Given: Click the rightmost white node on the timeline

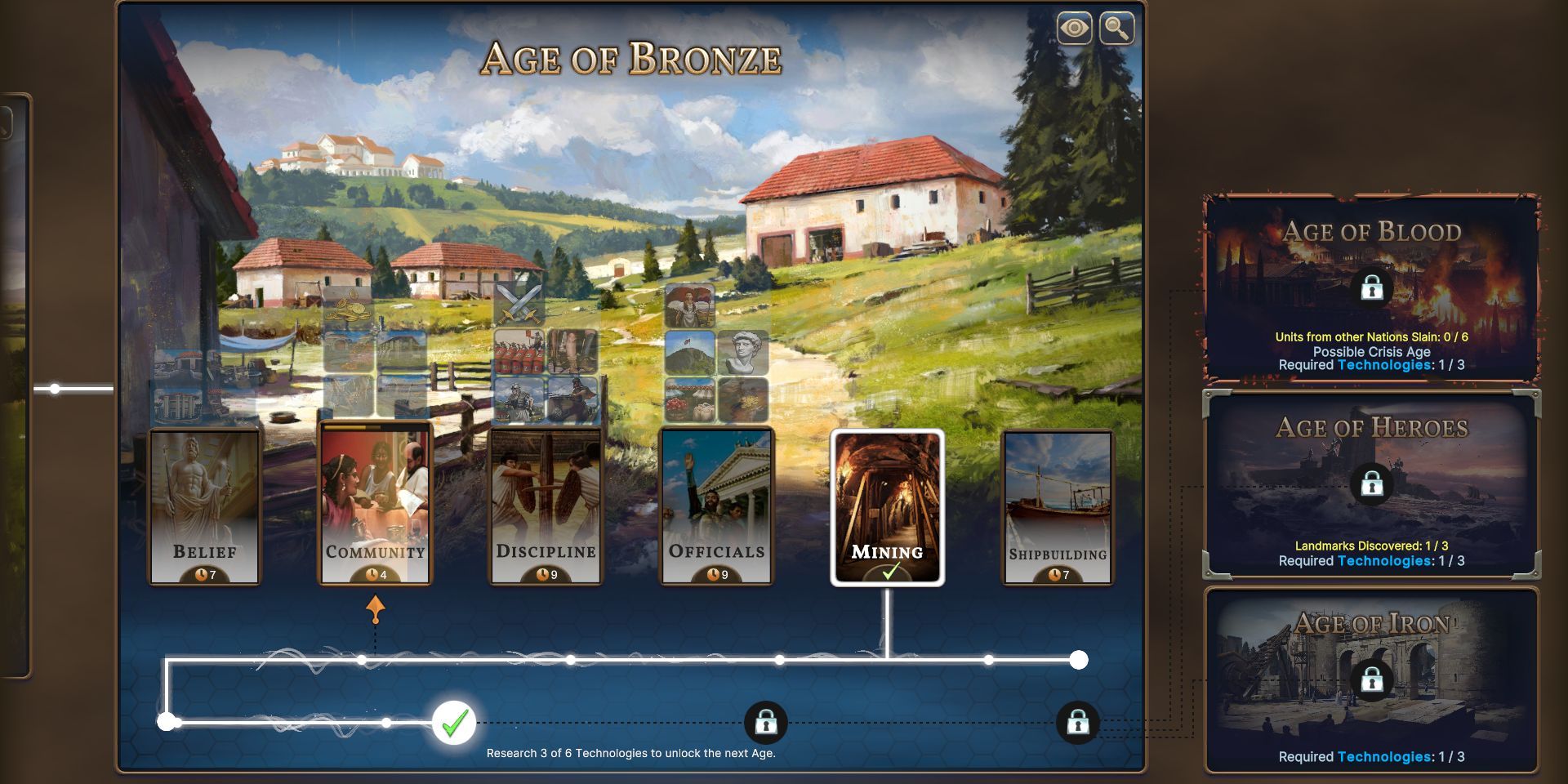Looking at the screenshot, I should click(1080, 658).
